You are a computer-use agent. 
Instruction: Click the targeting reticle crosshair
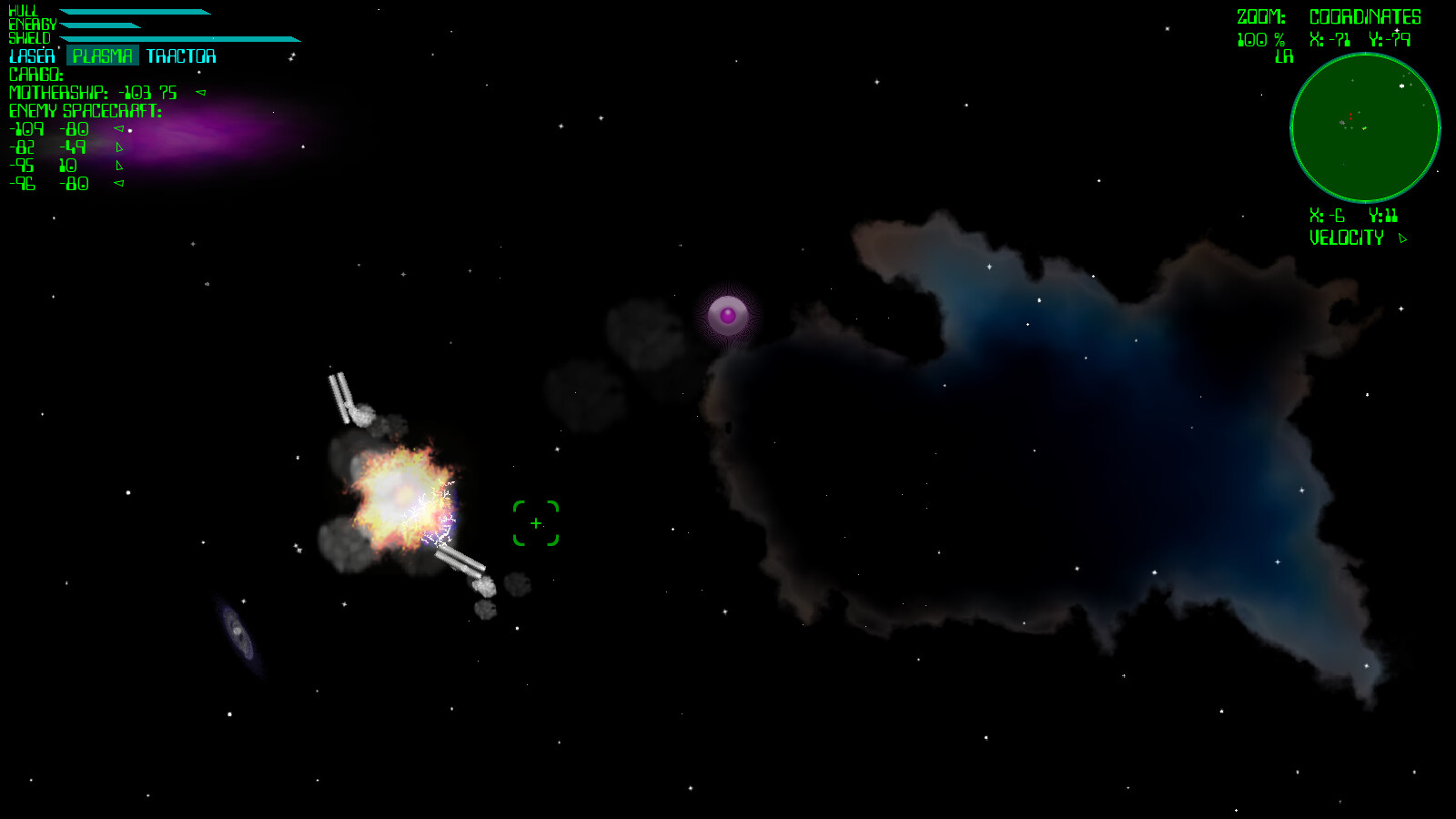[535, 524]
